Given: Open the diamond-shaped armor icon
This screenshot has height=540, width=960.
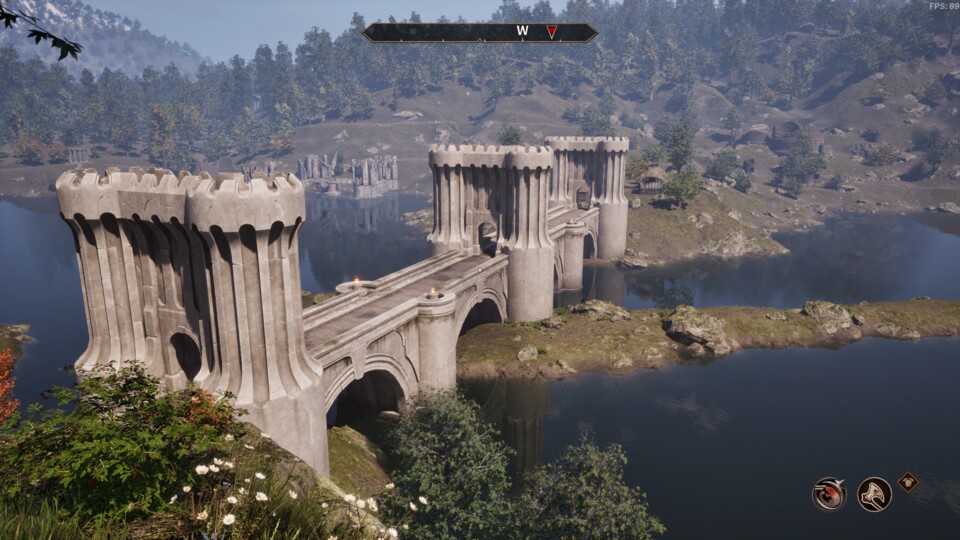Looking at the screenshot, I should coord(908,481).
